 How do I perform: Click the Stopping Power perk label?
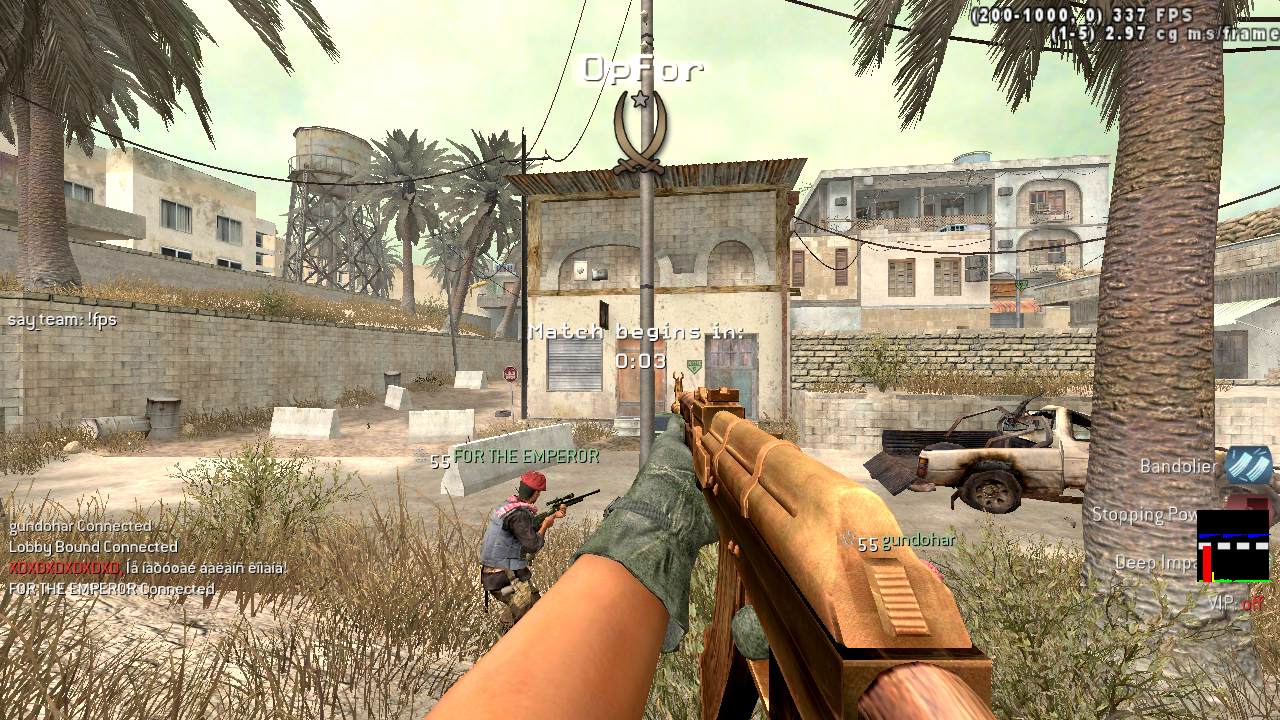tap(1144, 514)
